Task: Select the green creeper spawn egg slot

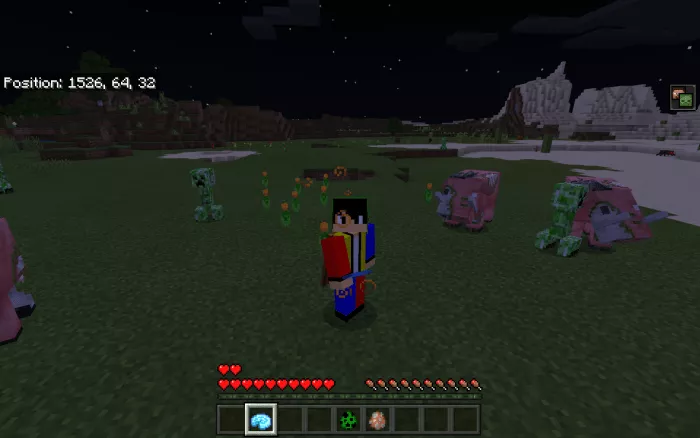Action: [x=348, y=419]
